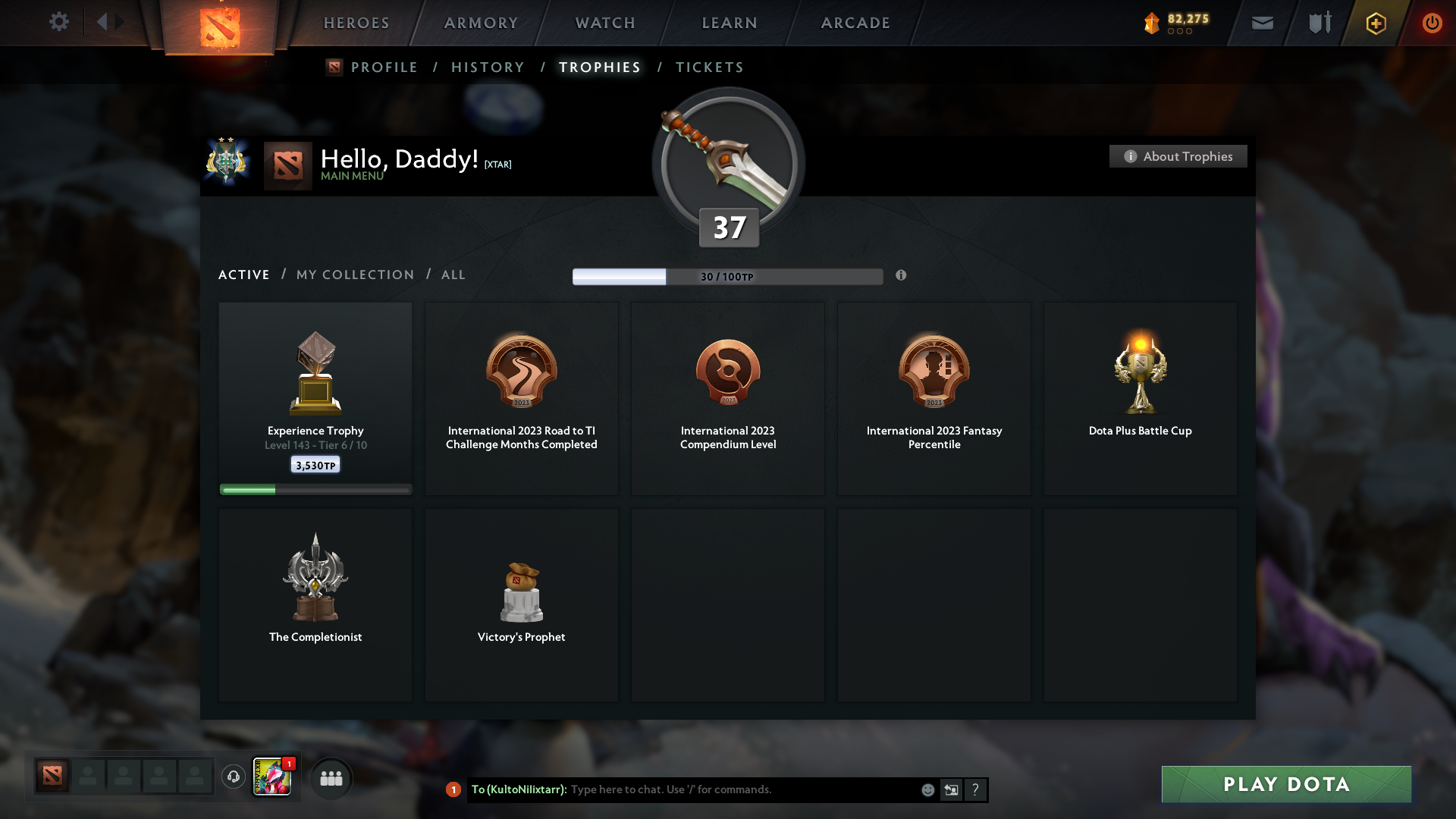Click the trophy progress info circle icon
Screen dimensions: 1456x819
[x=902, y=276]
